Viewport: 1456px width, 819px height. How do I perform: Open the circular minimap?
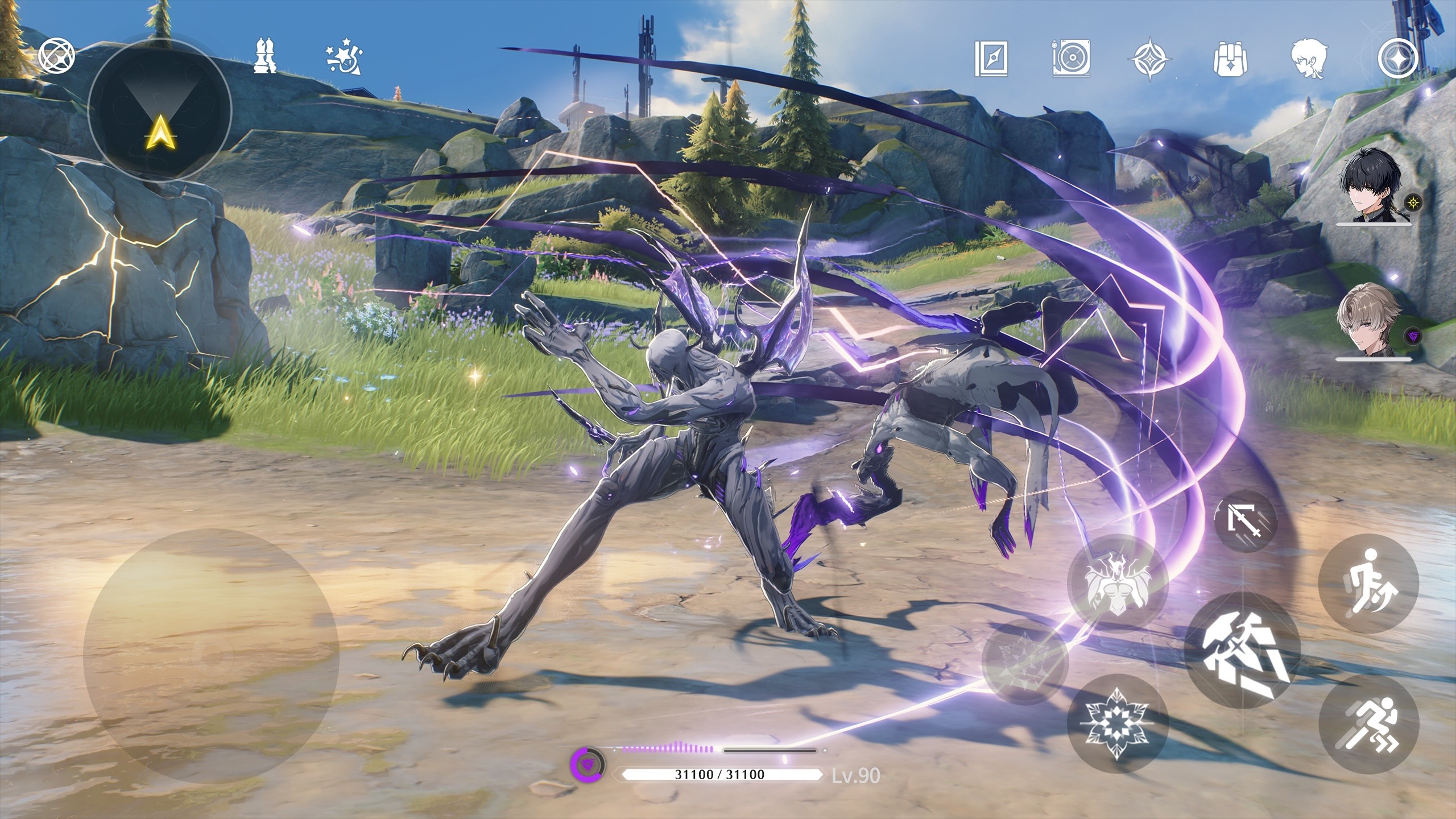[x=160, y=110]
